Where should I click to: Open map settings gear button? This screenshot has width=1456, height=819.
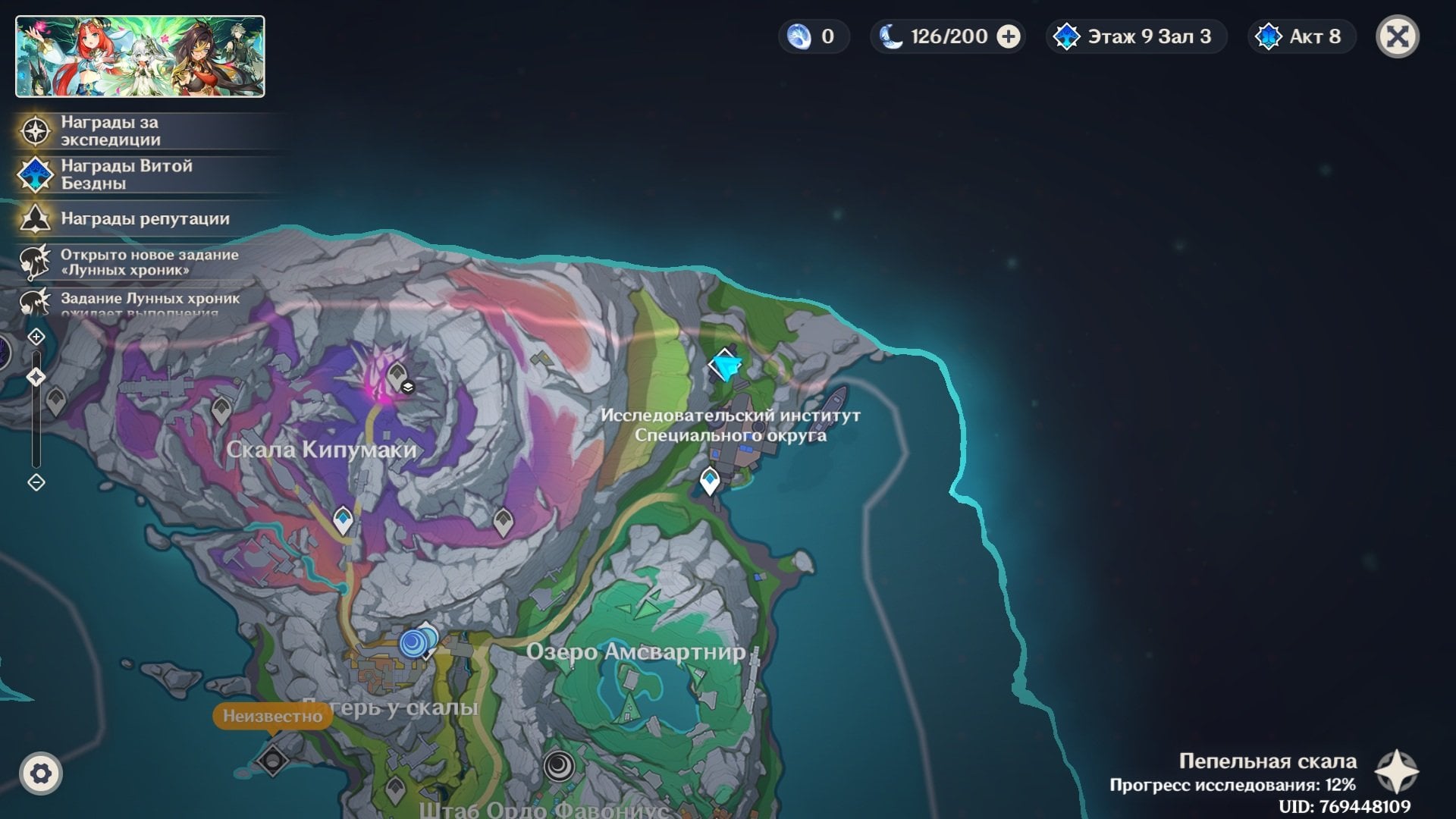[41, 773]
